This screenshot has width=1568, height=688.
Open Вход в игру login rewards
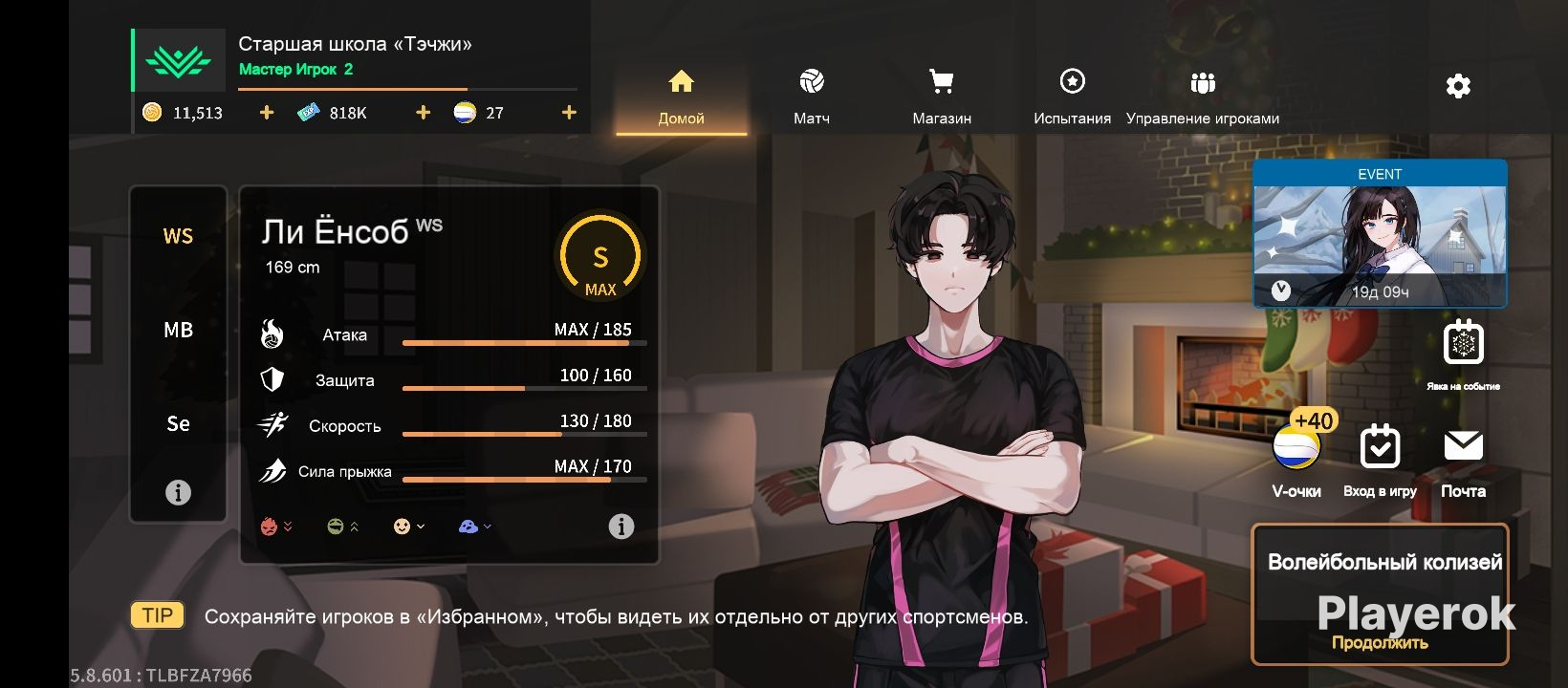click(x=1380, y=457)
